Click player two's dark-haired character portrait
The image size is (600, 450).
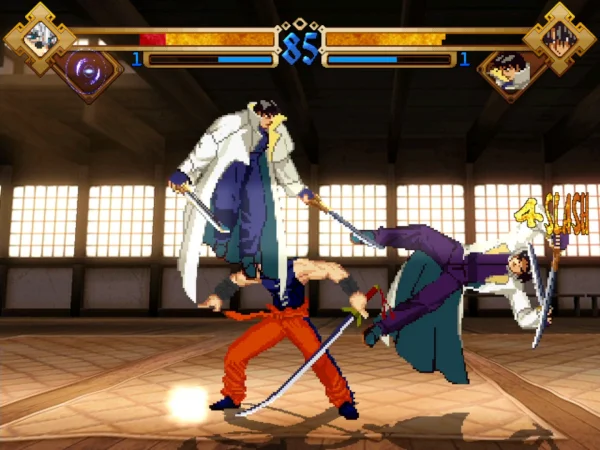pyautogui.click(x=559, y=38)
